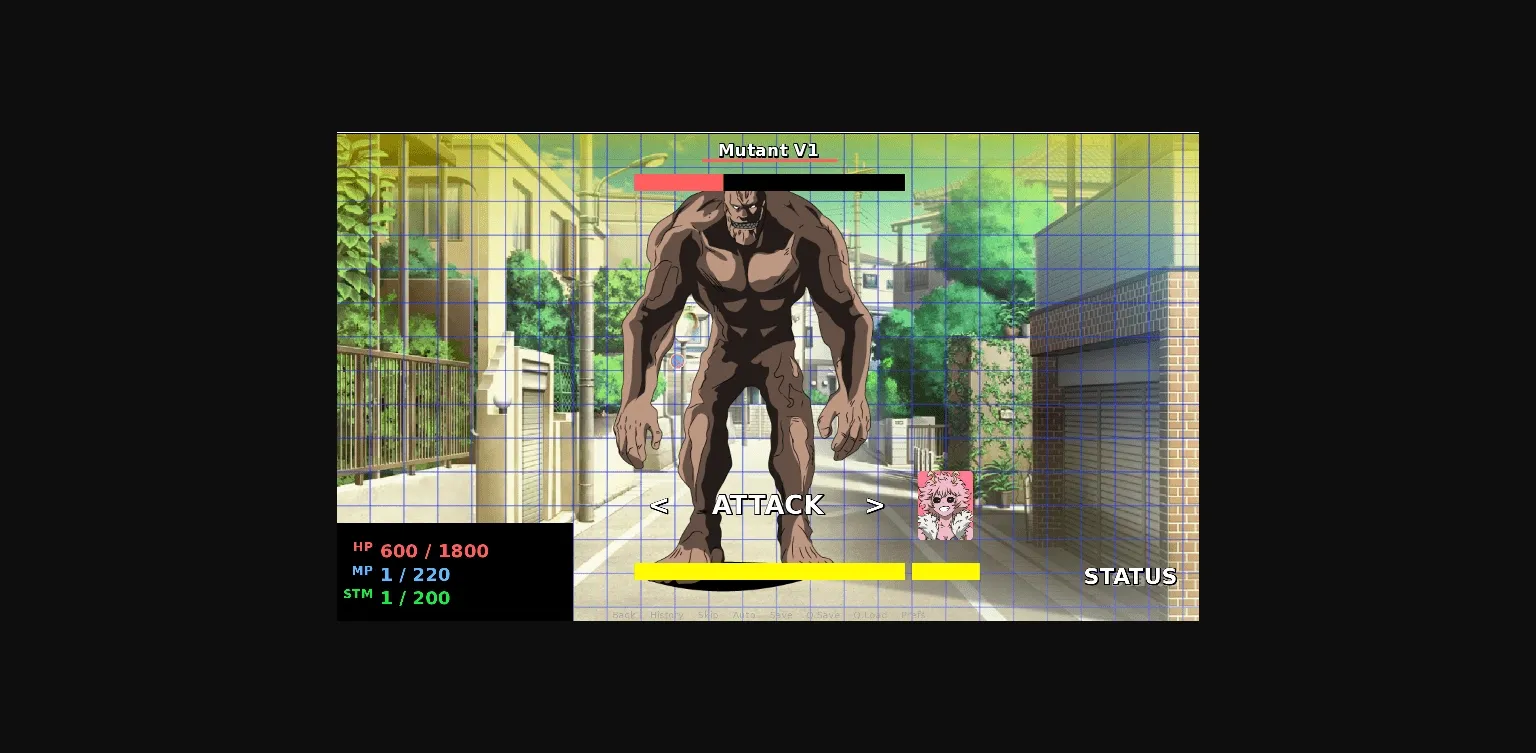Screen dimensions: 1536x753
Task: Click the ATTACK command
Action: (x=767, y=505)
